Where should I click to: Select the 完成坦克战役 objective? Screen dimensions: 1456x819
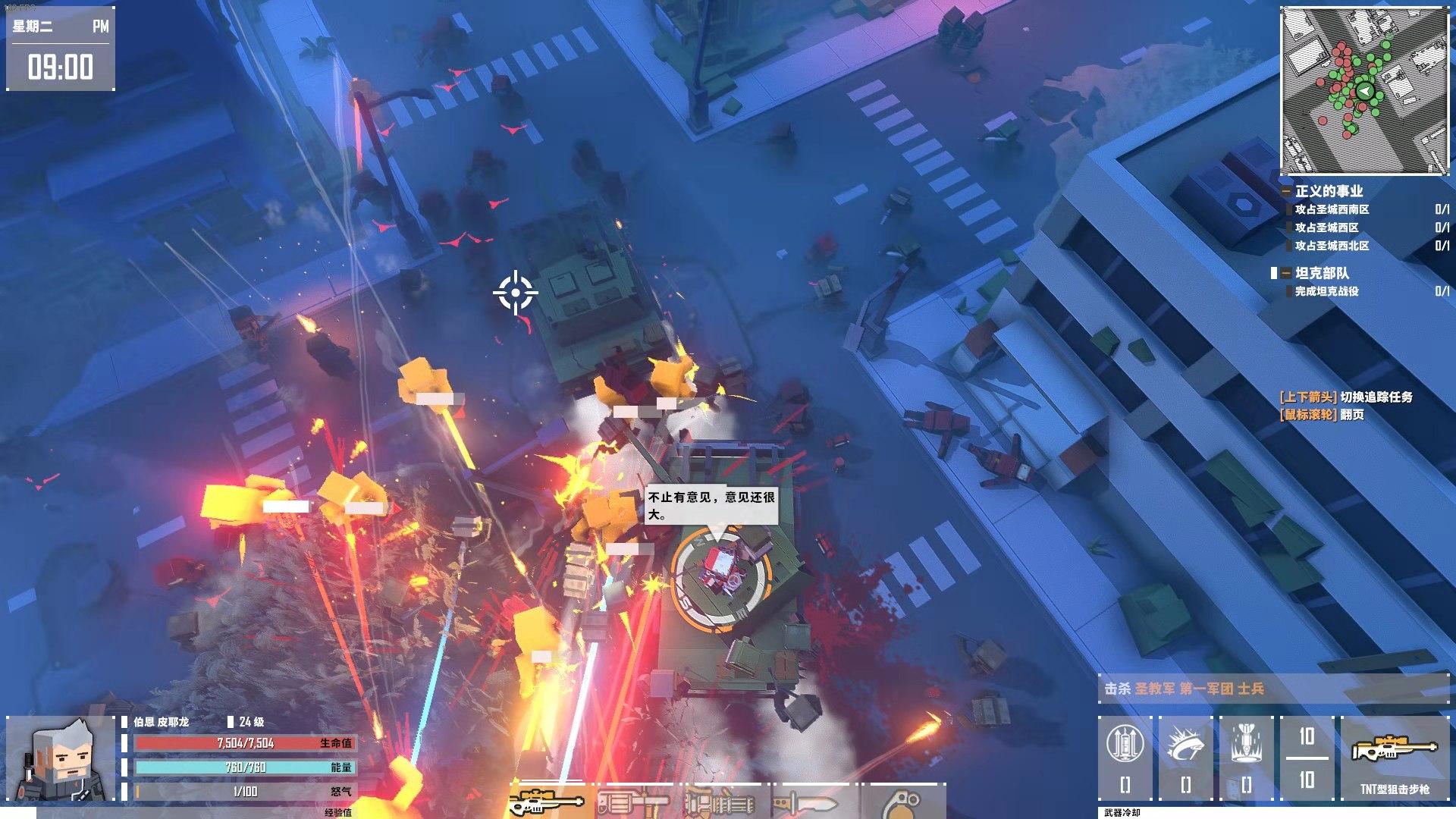(1326, 291)
